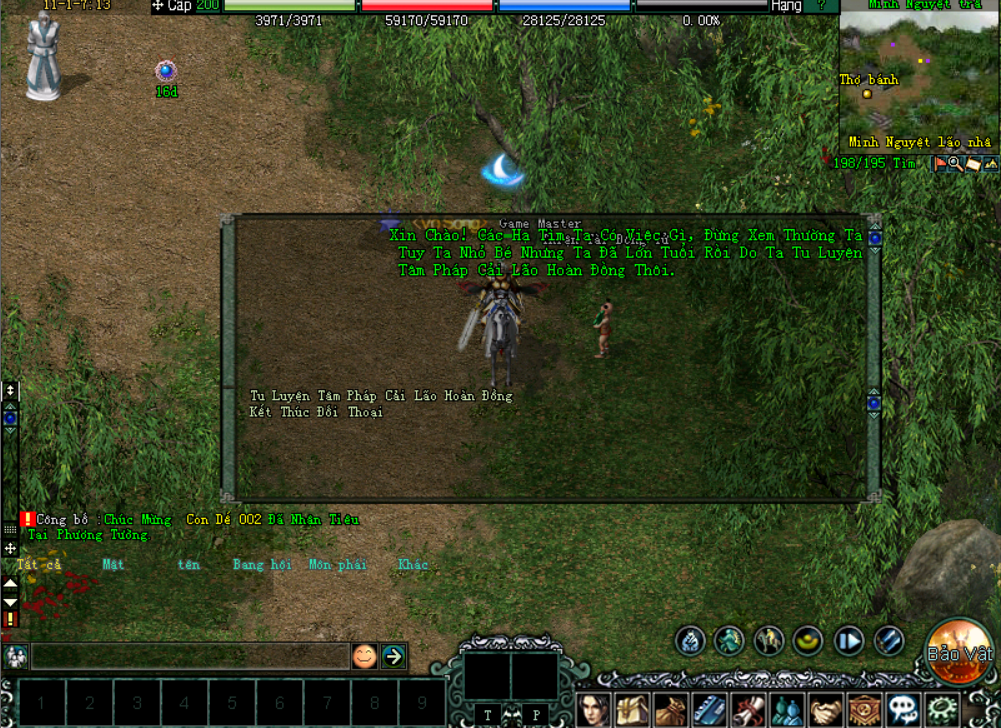Click the minimap magnifying glass button
Viewport: 1001px width, 728px height.
coord(955,164)
